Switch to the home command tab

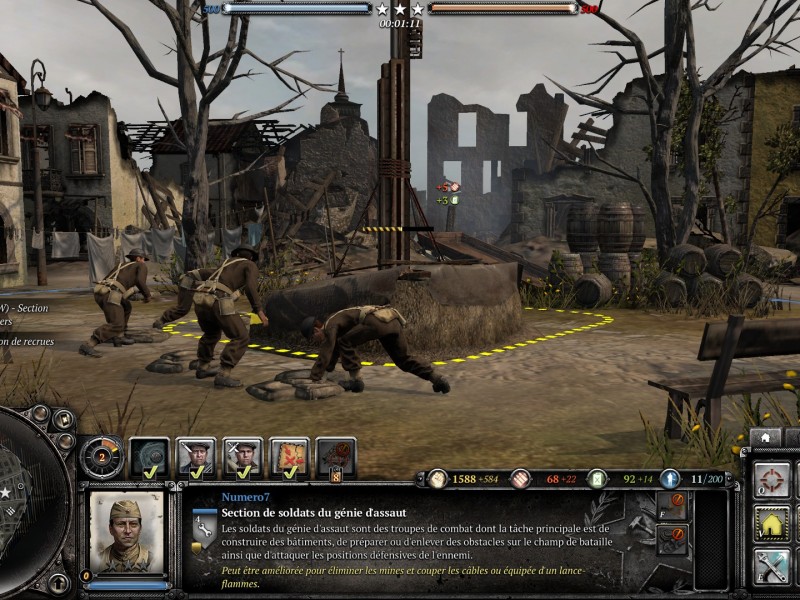766,438
